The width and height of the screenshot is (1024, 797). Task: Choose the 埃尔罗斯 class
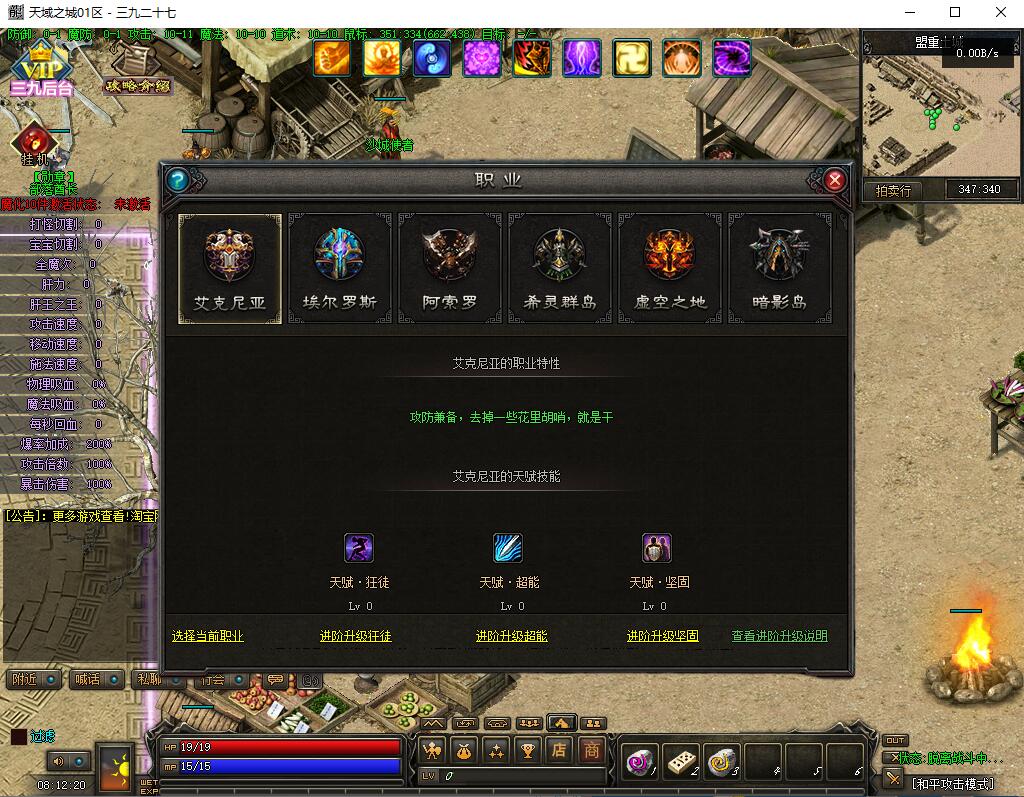339,267
